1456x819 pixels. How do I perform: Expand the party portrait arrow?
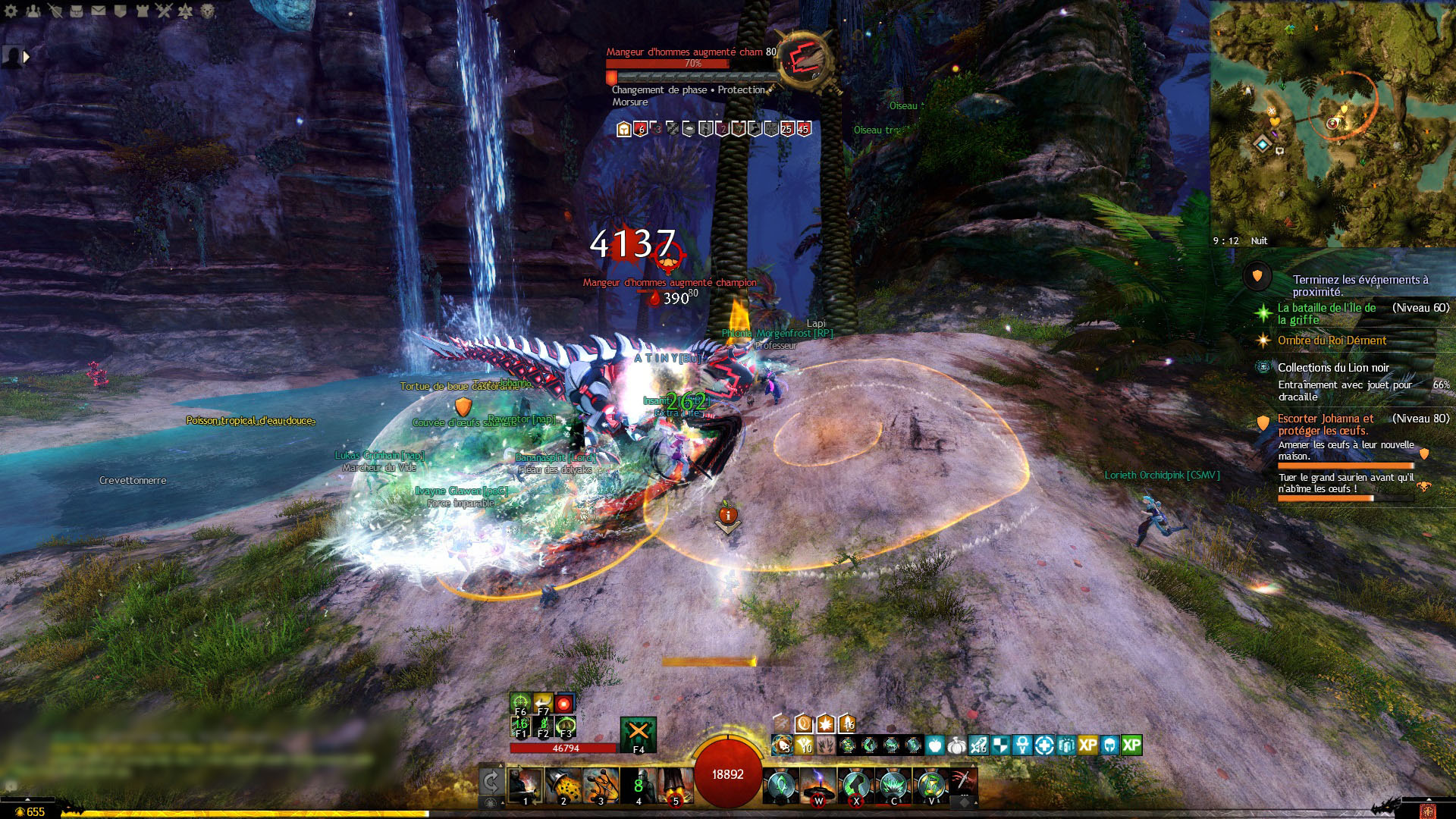coord(27,56)
